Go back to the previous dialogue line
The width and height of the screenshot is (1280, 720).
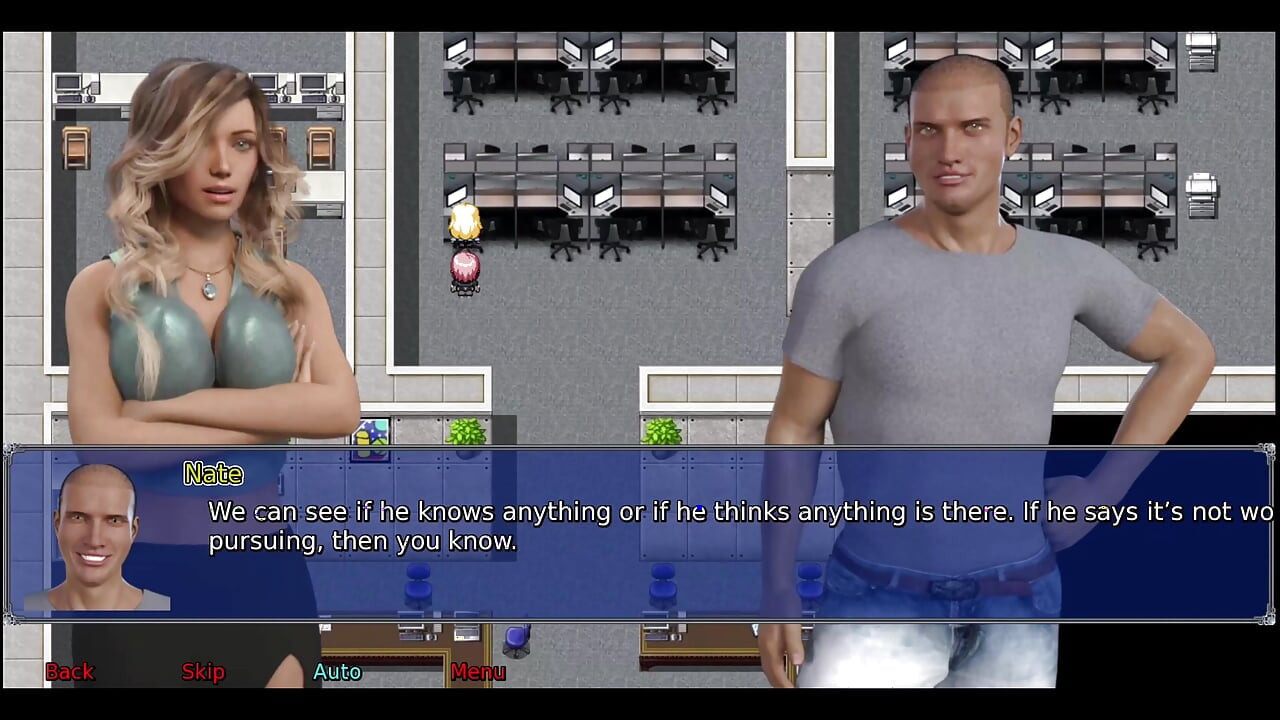[x=69, y=672]
